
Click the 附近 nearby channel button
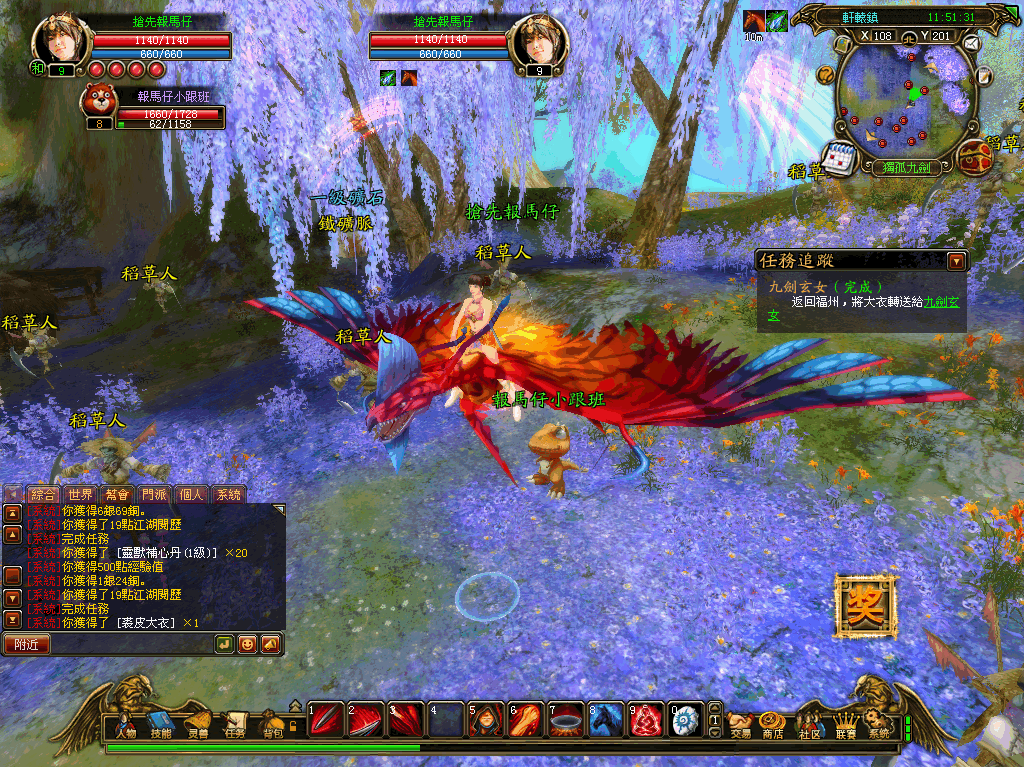(26, 645)
